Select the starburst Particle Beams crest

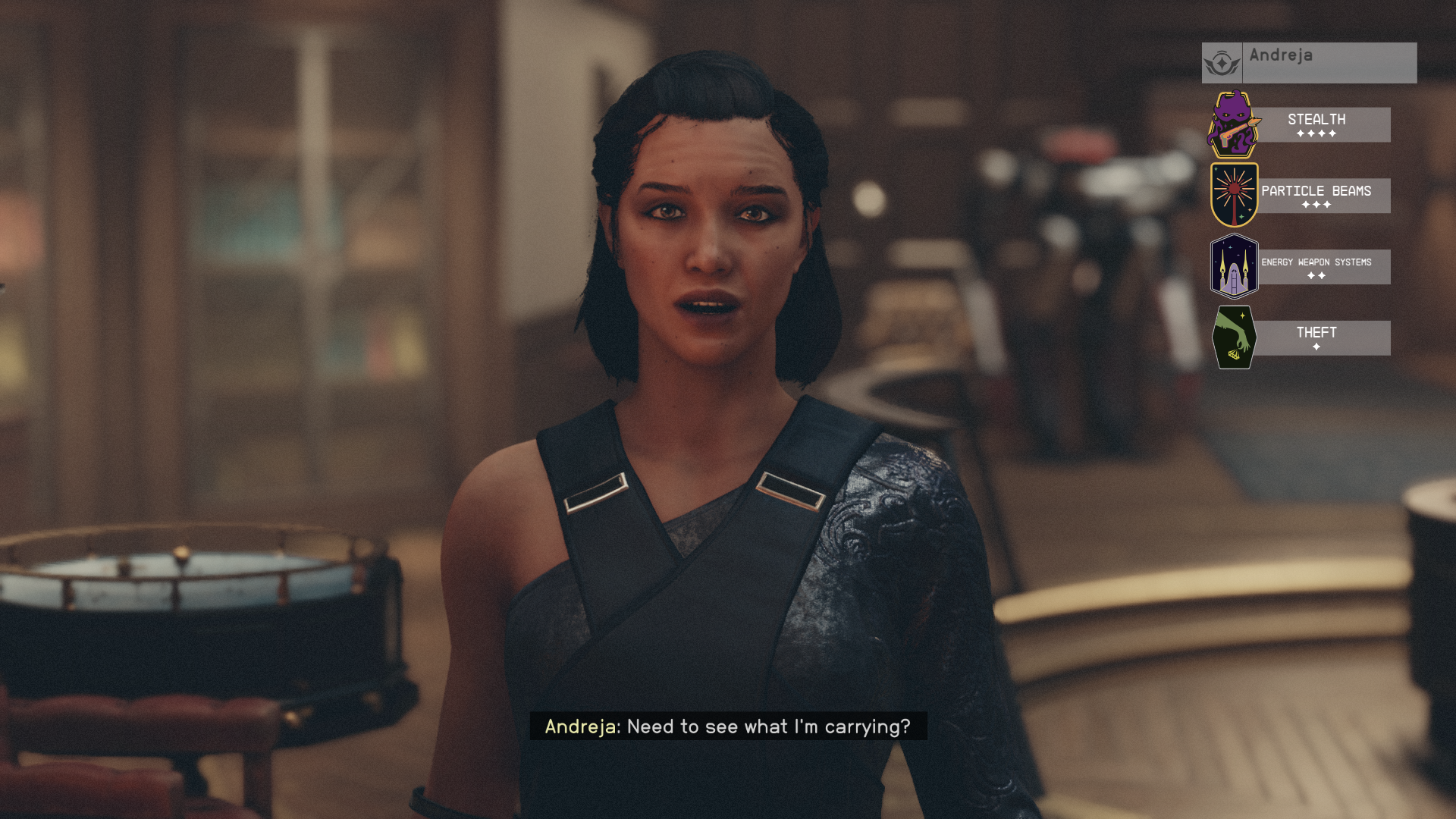click(x=1233, y=195)
